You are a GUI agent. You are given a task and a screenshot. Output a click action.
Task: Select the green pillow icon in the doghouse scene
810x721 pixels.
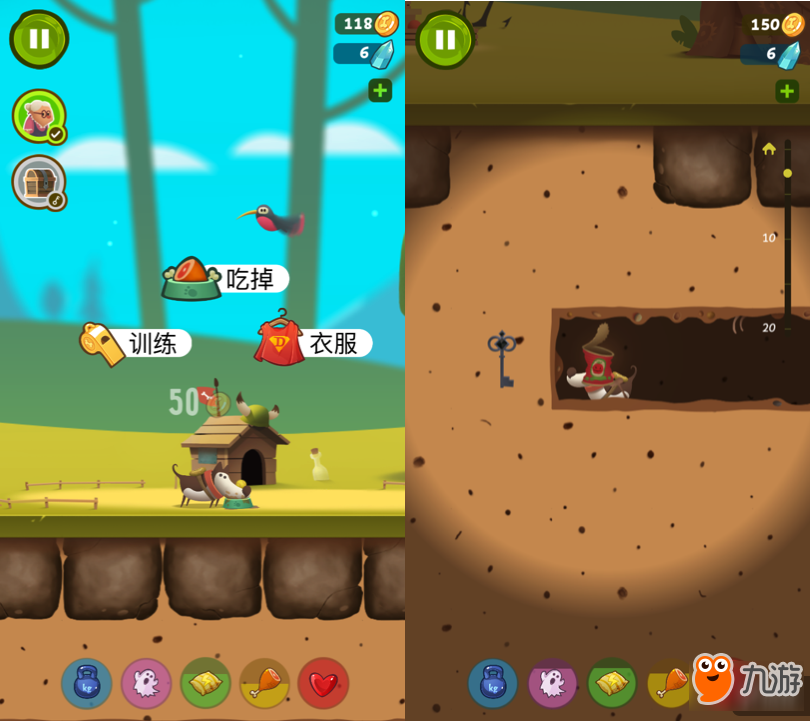click(206, 684)
